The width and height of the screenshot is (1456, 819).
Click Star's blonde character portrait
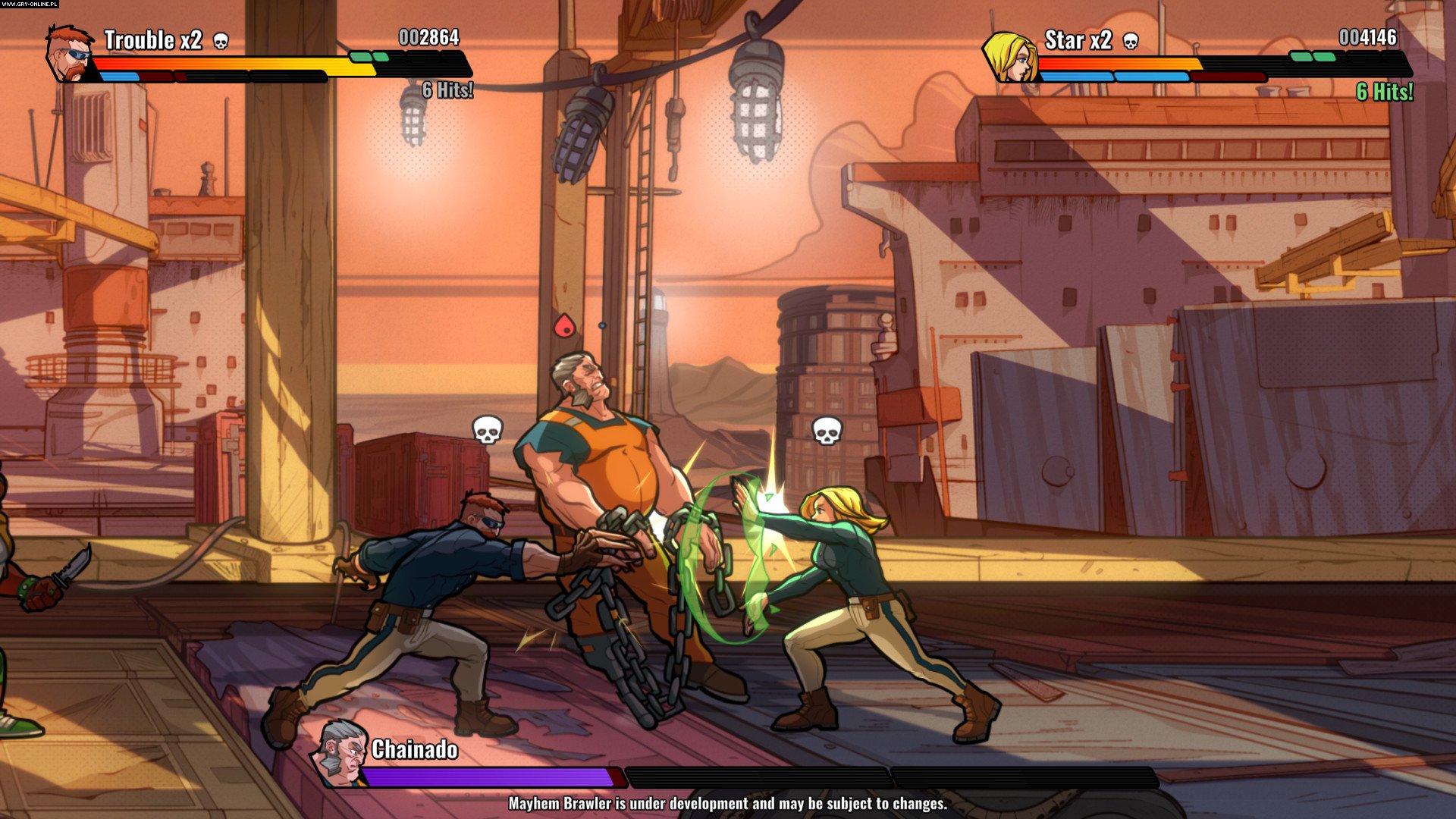tap(1011, 56)
